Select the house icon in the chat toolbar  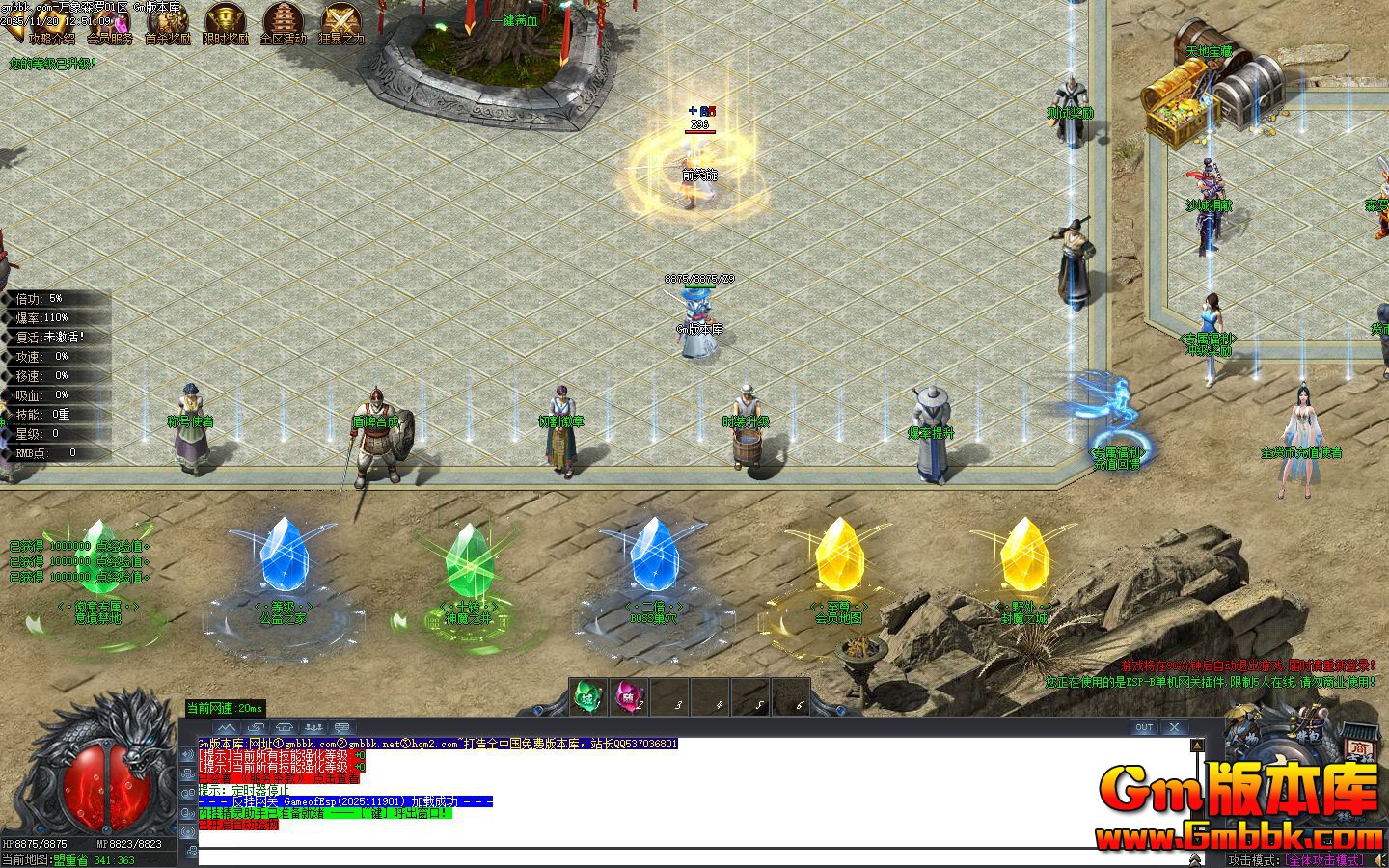(284, 727)
